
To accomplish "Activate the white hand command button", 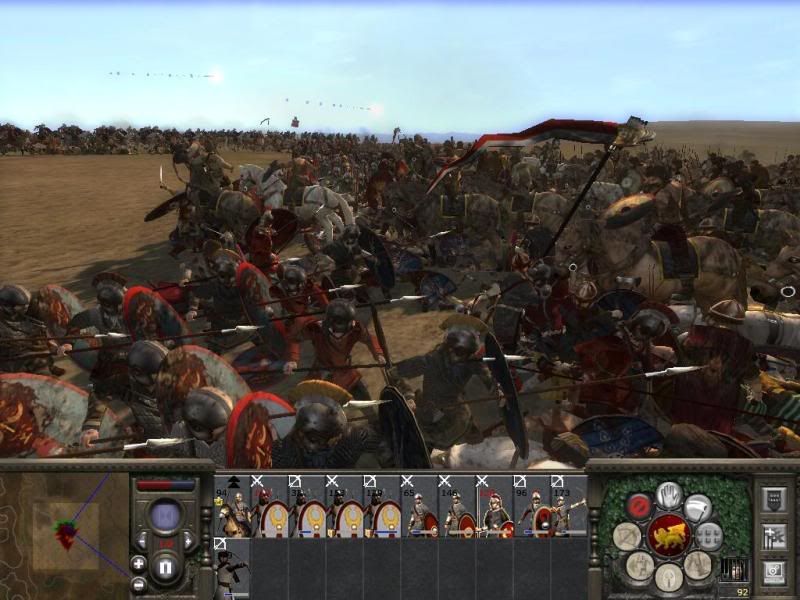I will click(669, 494).
